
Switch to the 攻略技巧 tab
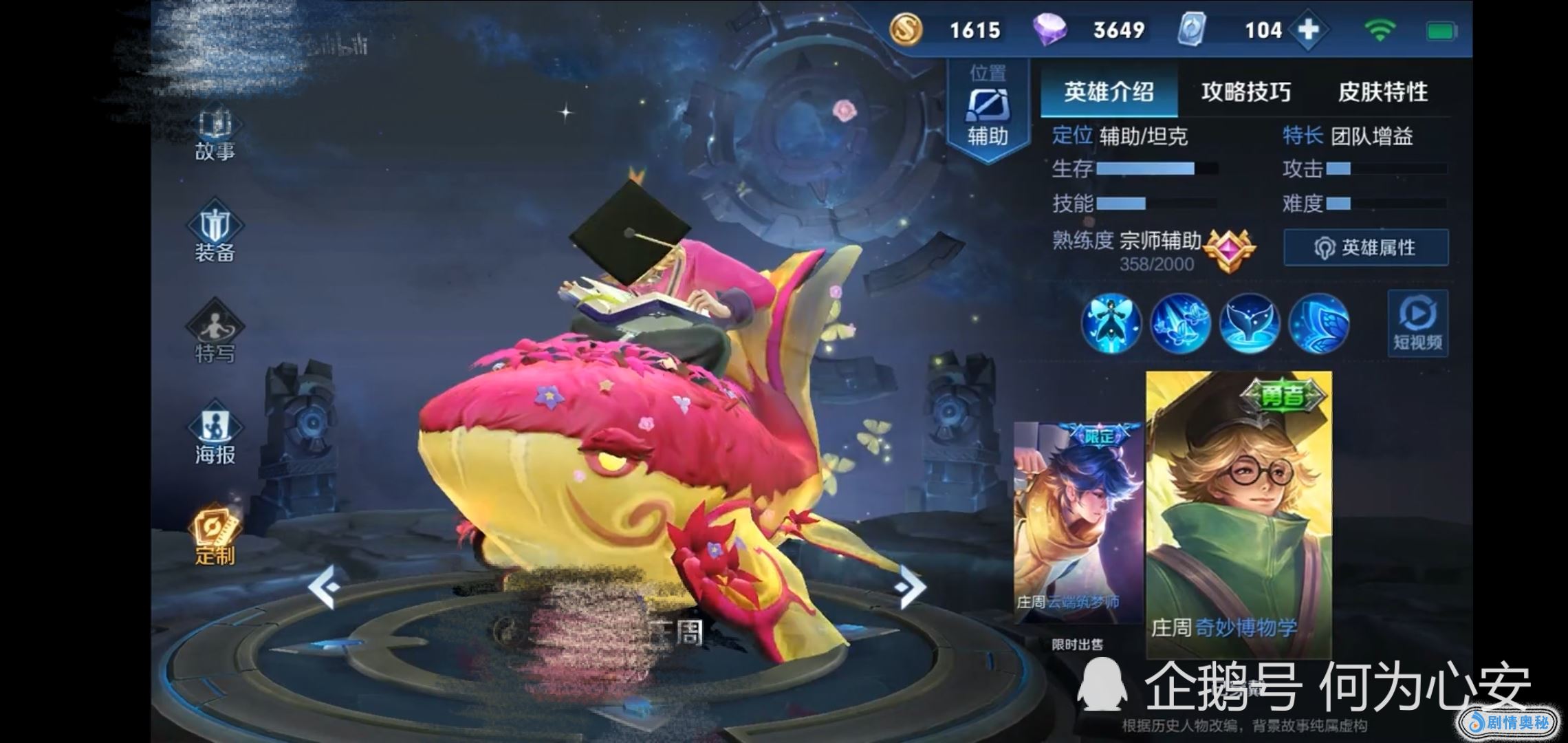[x=1245, y=92]
